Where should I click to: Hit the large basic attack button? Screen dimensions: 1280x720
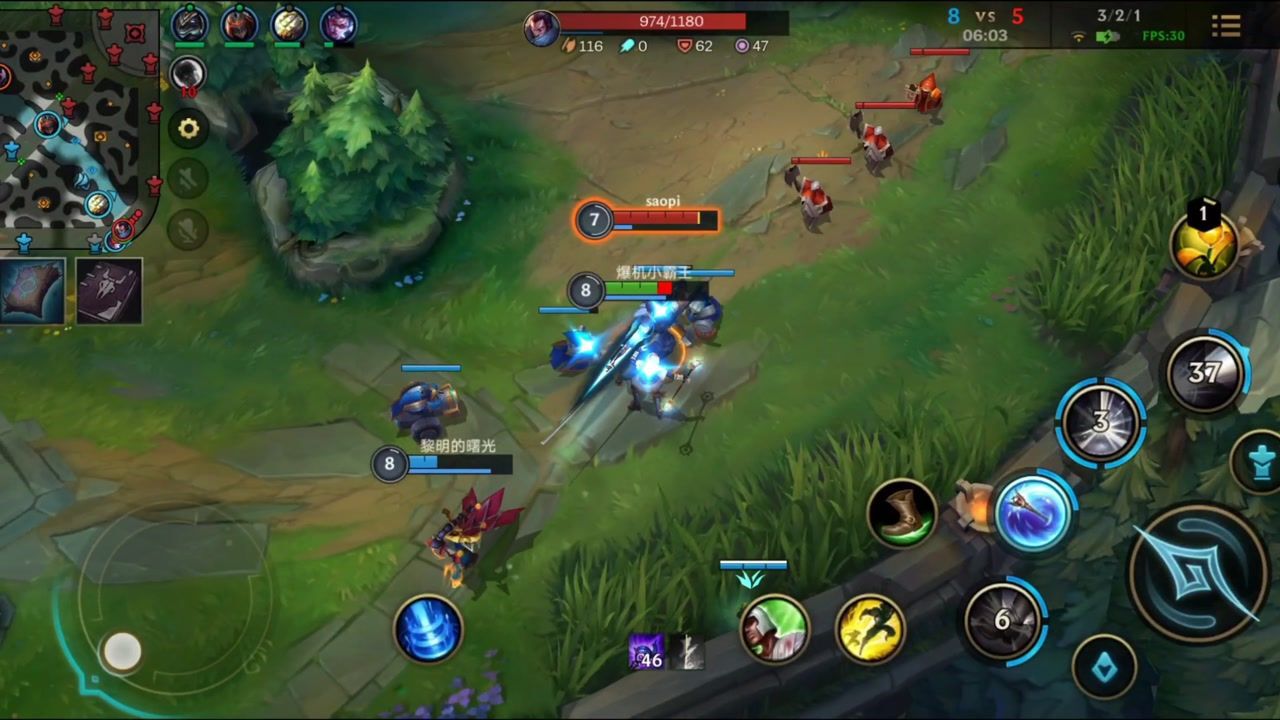pyautogui.click(x=1197, y=573)
